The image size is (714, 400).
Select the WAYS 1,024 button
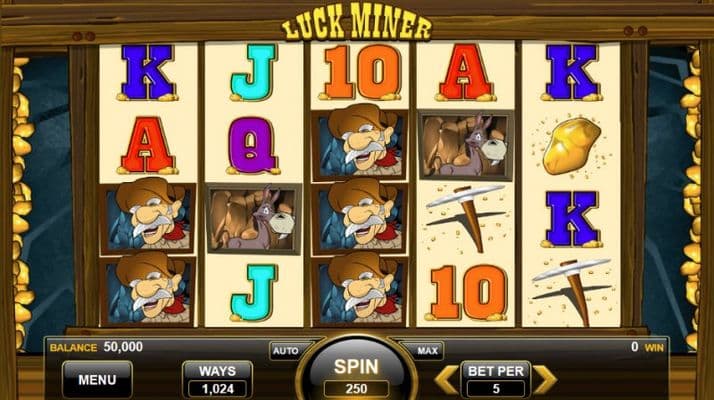coord(217,380)
